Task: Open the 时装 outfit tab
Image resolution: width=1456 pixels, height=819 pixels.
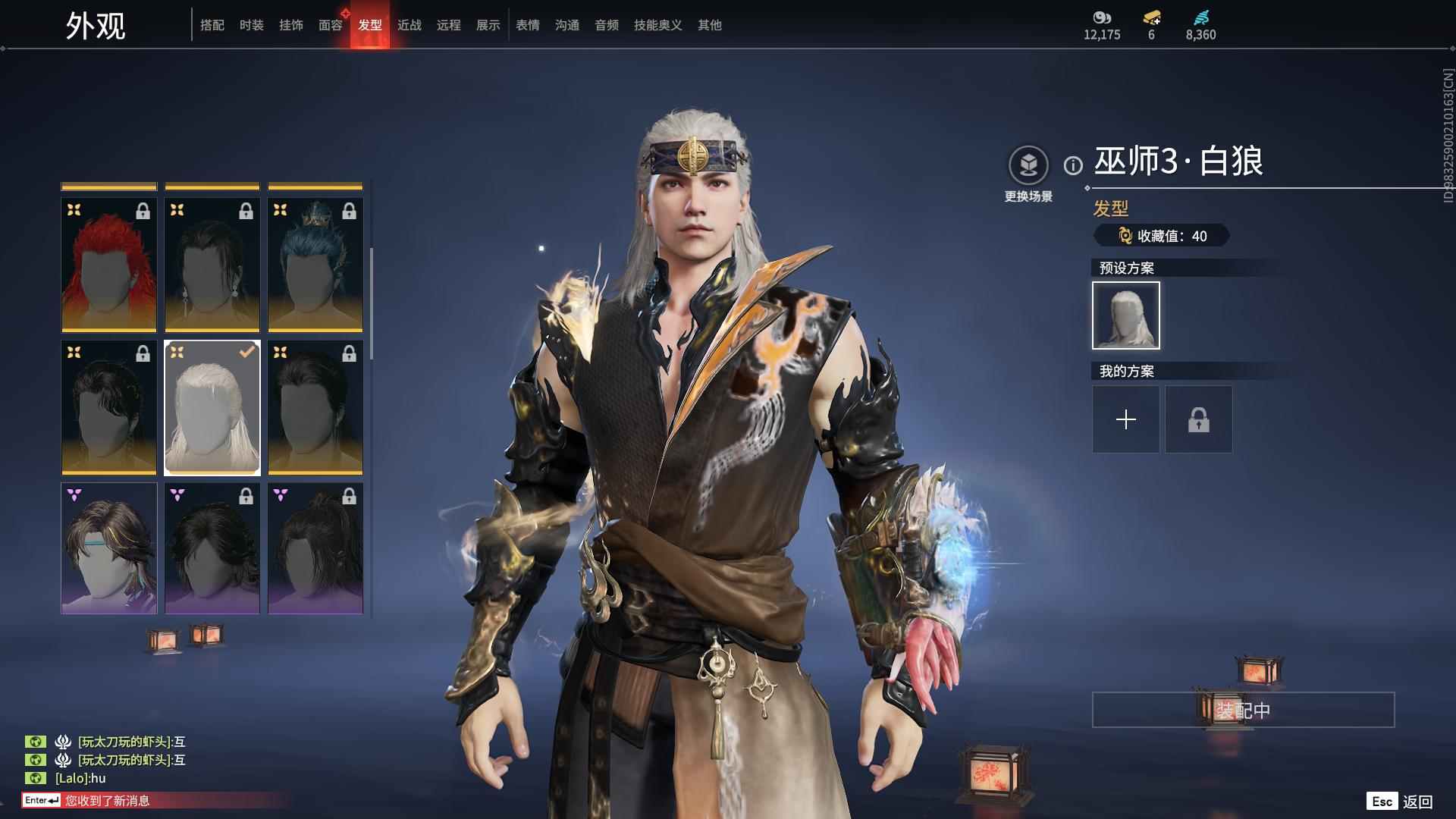Action: pyautogui.click(x=252, y=25)
